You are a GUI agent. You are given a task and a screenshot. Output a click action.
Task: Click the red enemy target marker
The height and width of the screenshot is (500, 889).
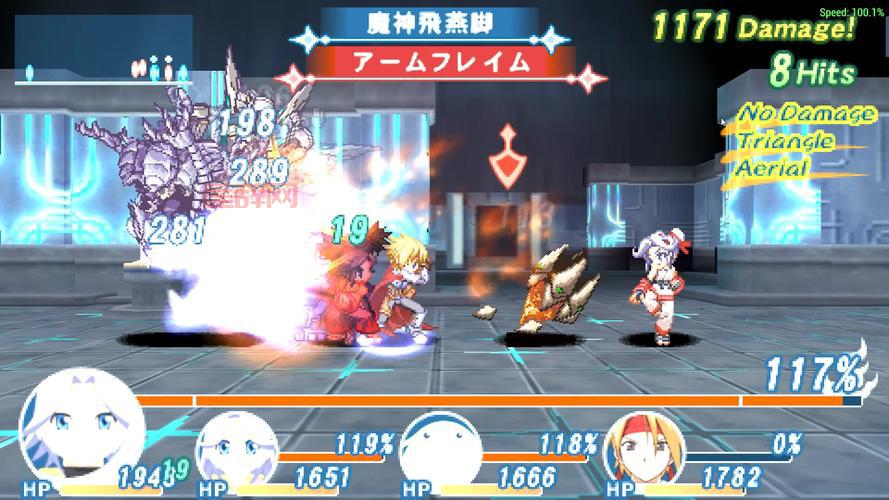click(x=508, y=158)
